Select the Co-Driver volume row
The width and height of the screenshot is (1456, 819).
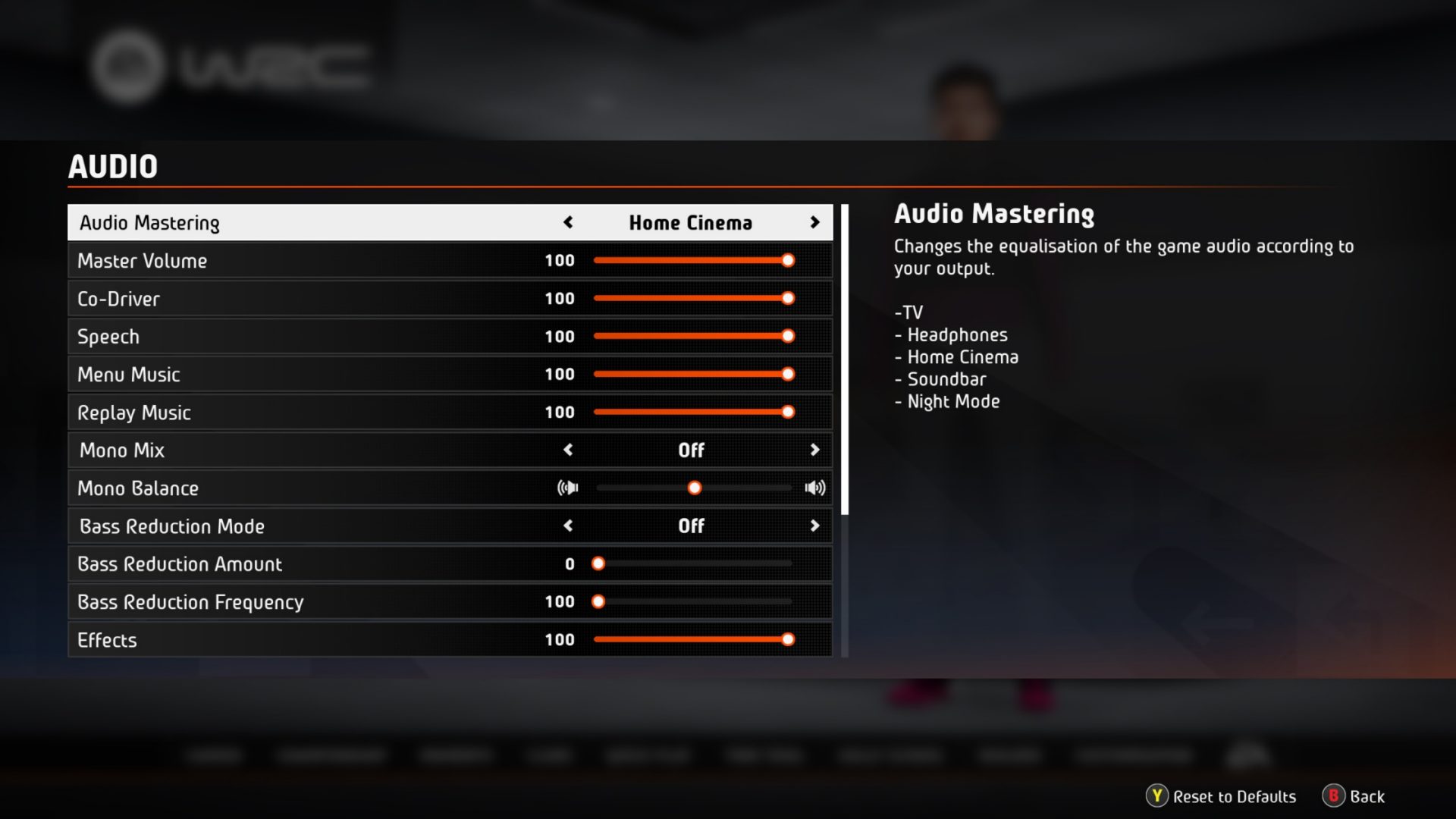click(303, 298)
